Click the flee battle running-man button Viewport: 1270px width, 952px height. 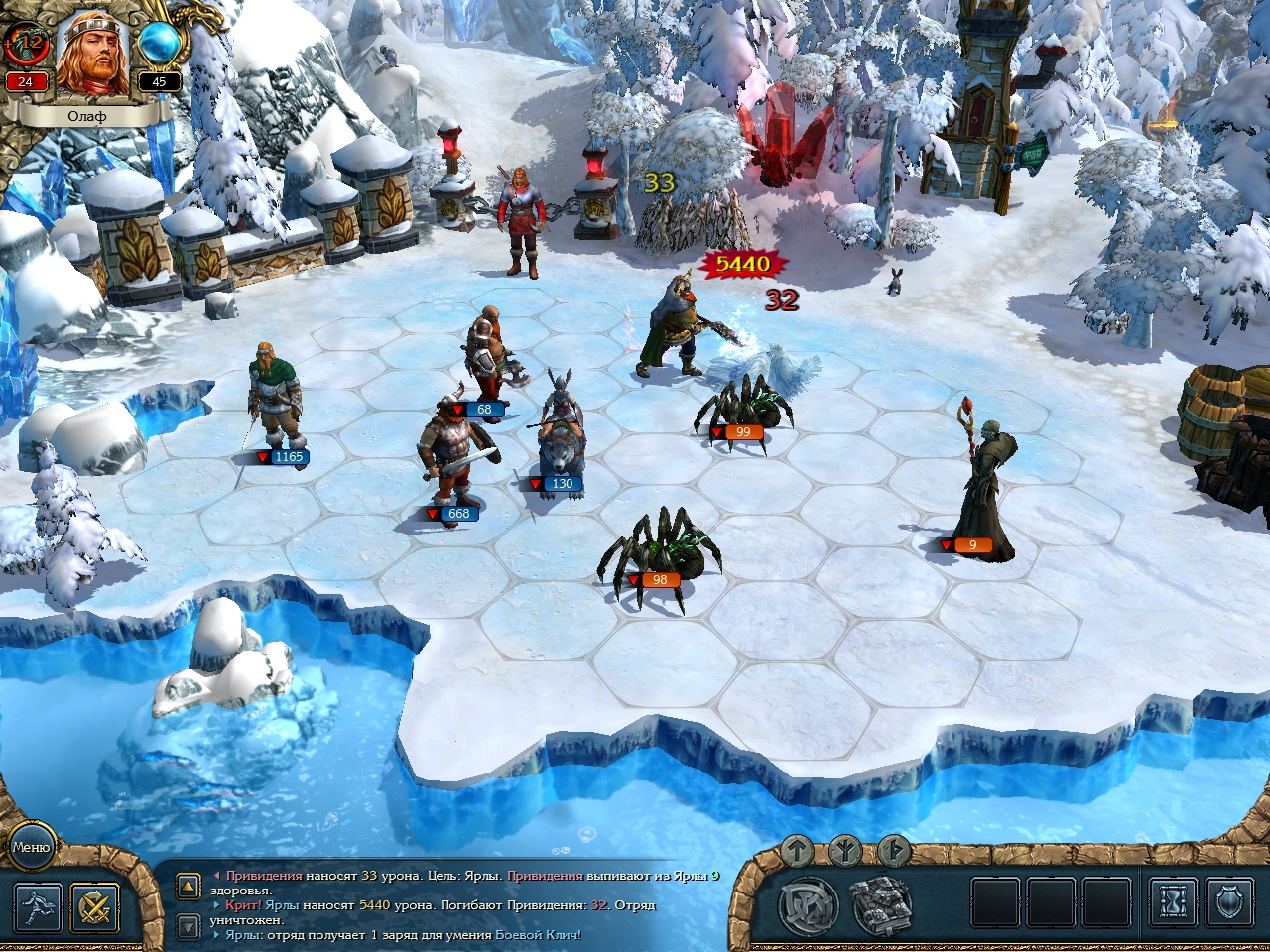(x=39, y=905)
